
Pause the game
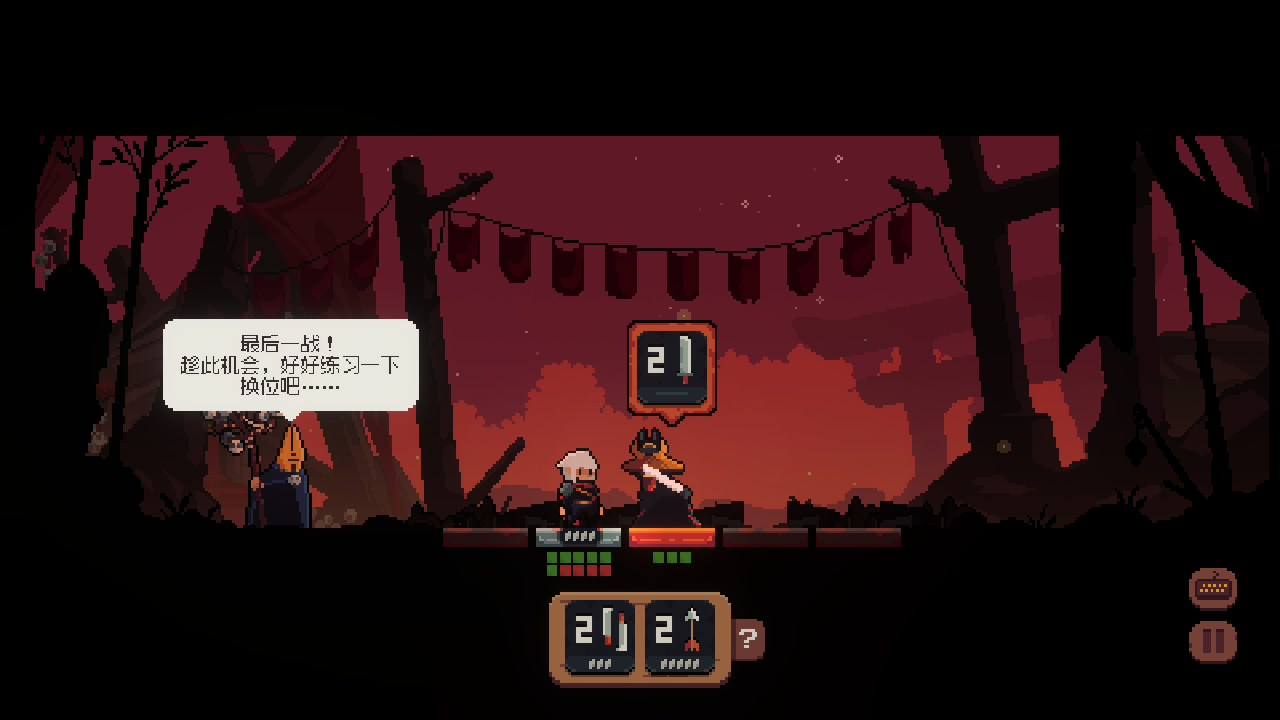click(x=1213, y=641)
